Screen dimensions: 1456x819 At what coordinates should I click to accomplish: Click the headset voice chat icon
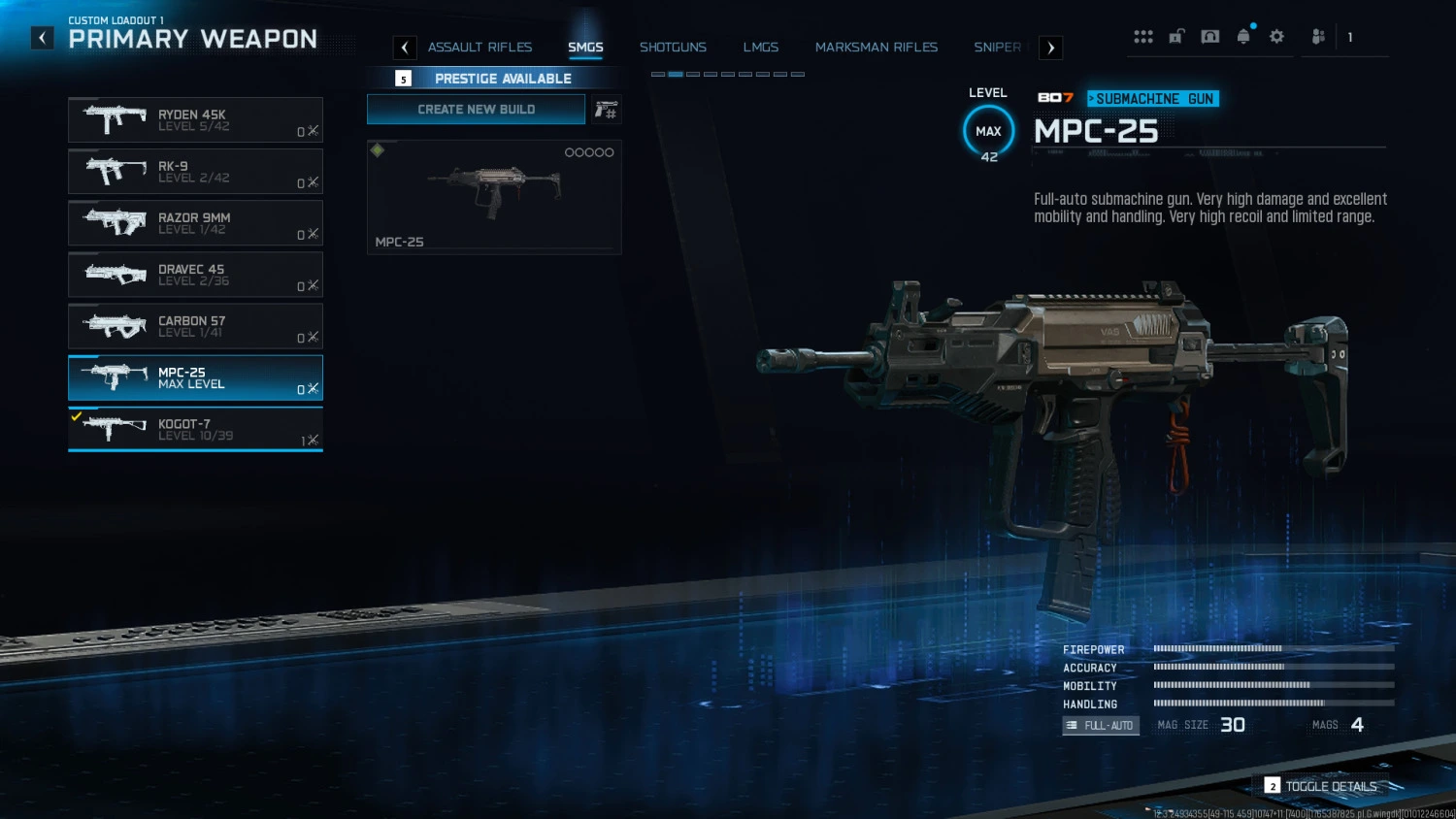[x=1210, y=36]
